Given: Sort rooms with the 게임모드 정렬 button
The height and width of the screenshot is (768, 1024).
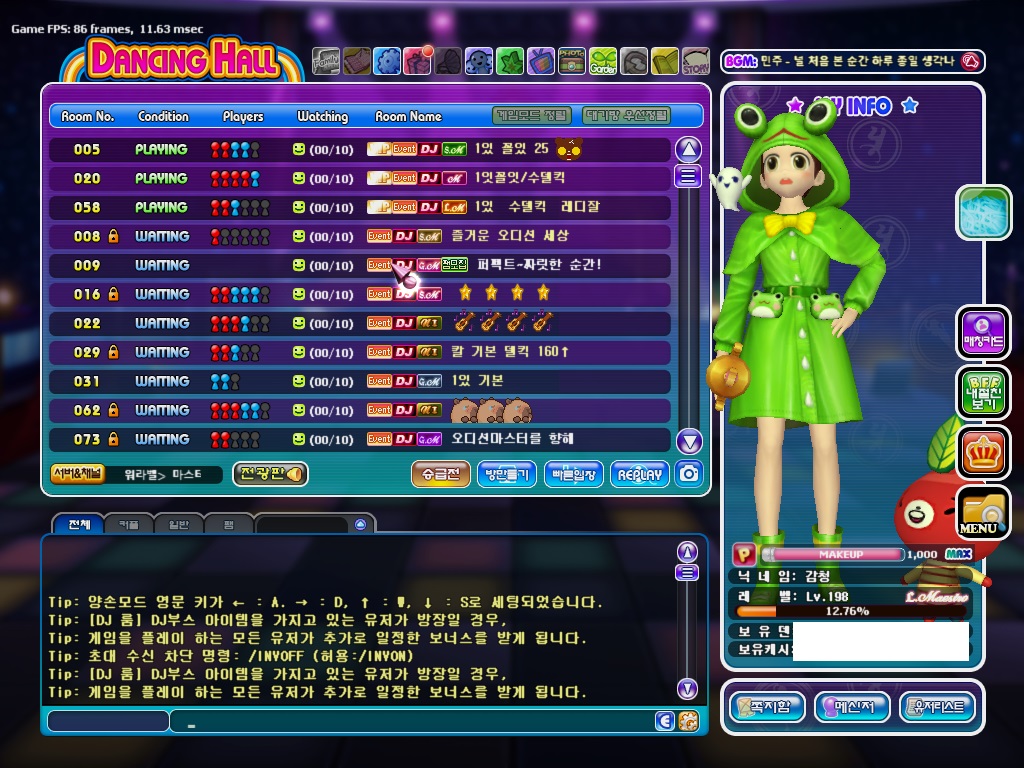Looking at the screenshot, I should (533, 115).
